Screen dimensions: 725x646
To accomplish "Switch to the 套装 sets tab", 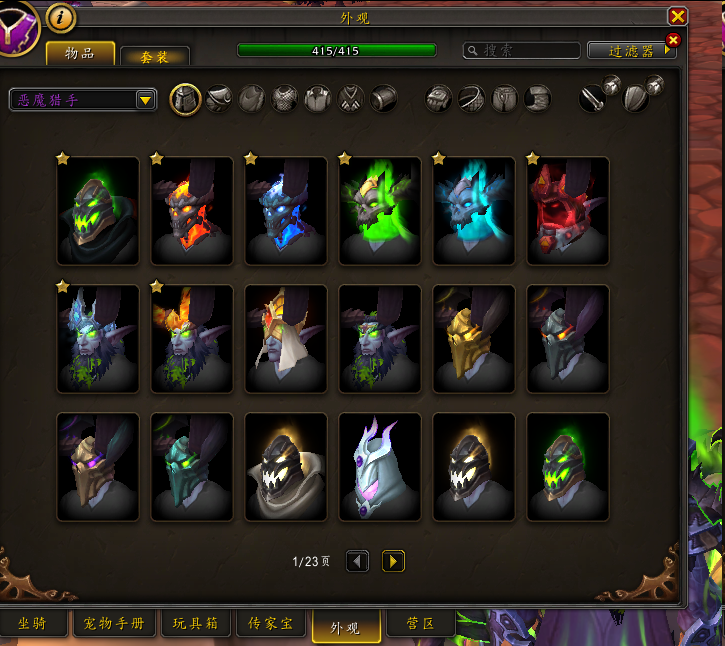I will tap(154, 57).
